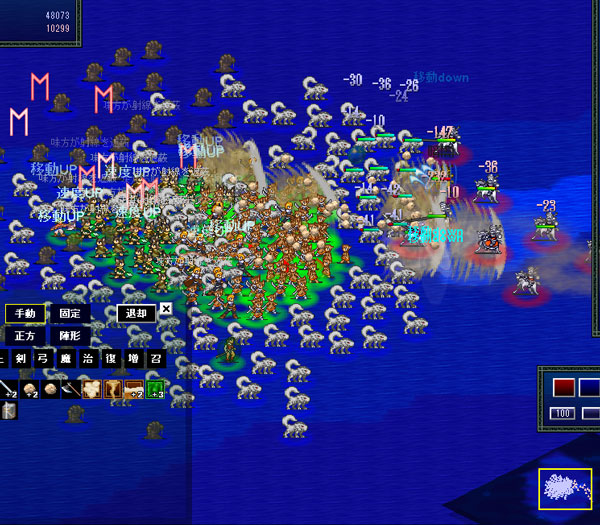Close the command panel with the X

(x=166, y=310)
